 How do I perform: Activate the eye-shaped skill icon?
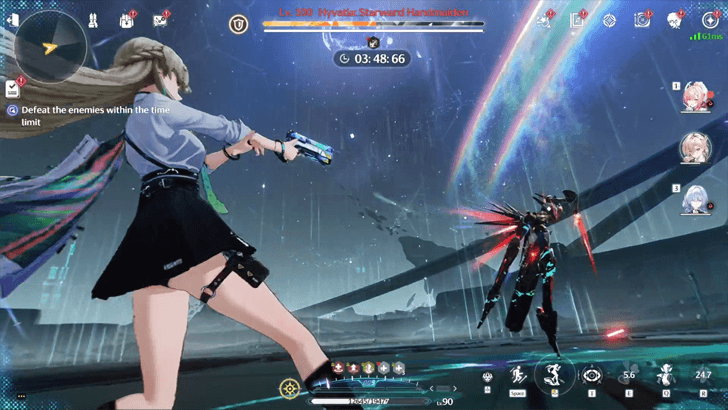pyautogui.click(x=591, y=376)
